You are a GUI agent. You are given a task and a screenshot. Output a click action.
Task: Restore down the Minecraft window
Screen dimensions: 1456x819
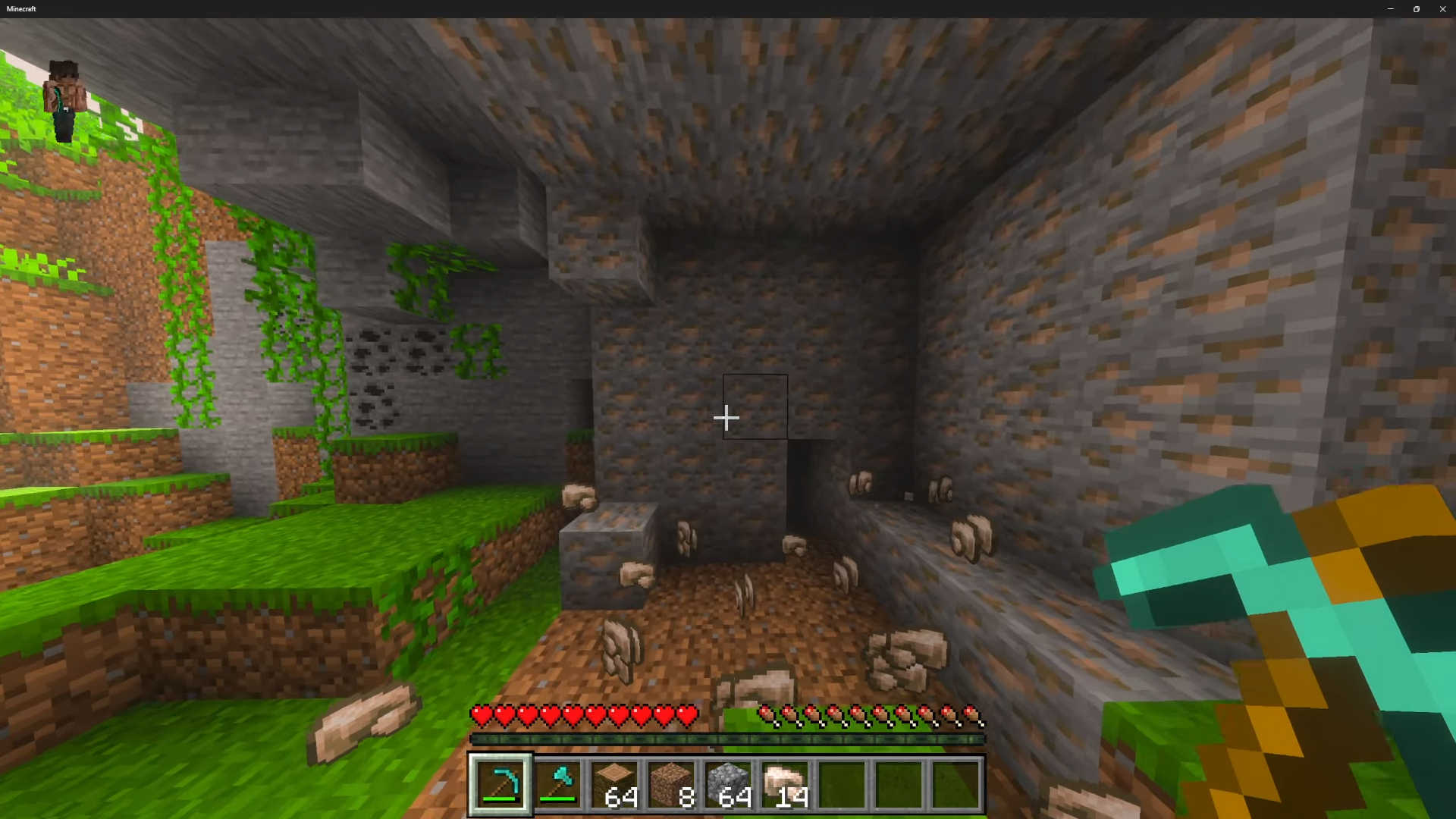1416,9
